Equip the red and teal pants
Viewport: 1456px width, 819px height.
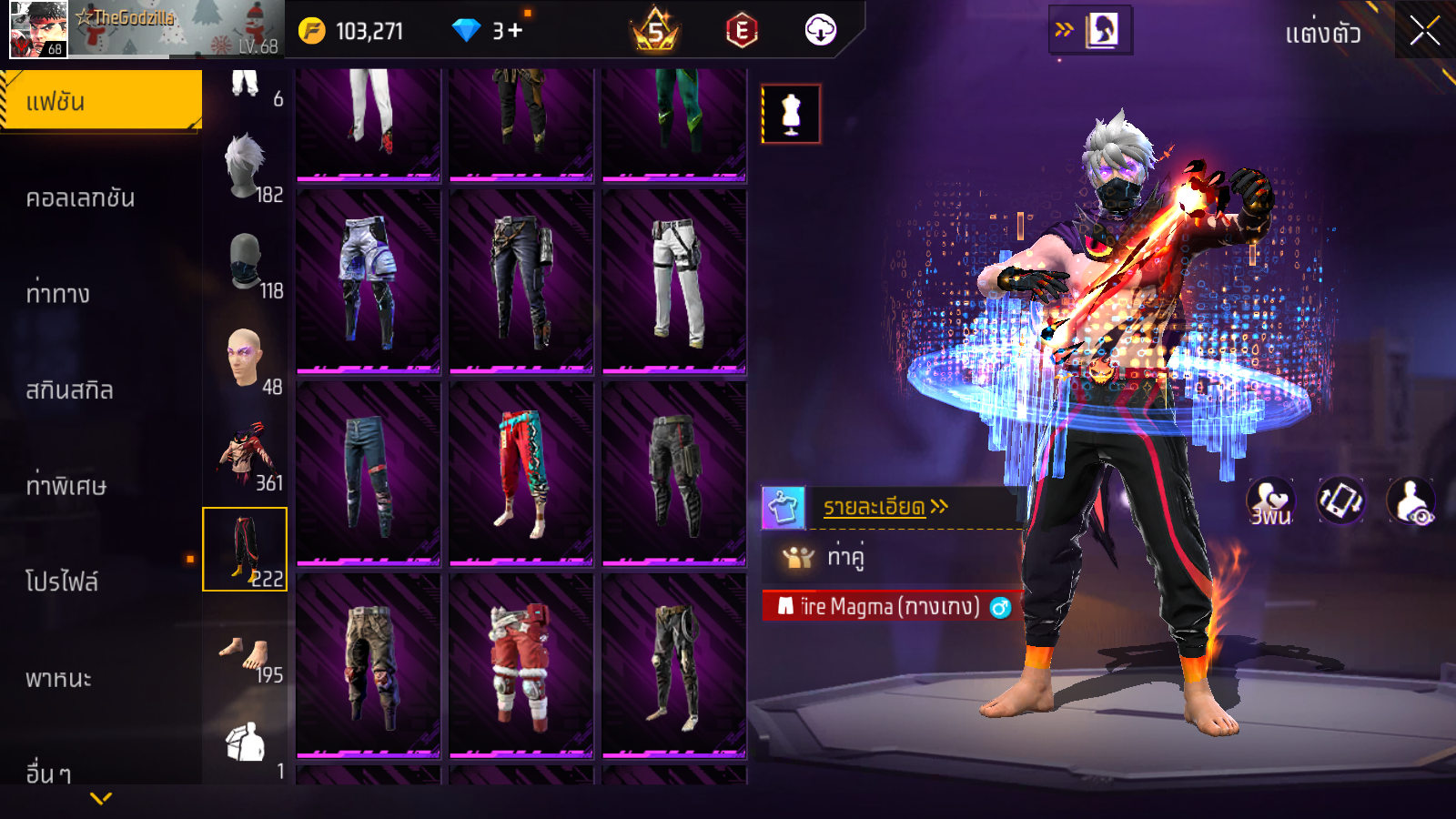tap(521, 472)
